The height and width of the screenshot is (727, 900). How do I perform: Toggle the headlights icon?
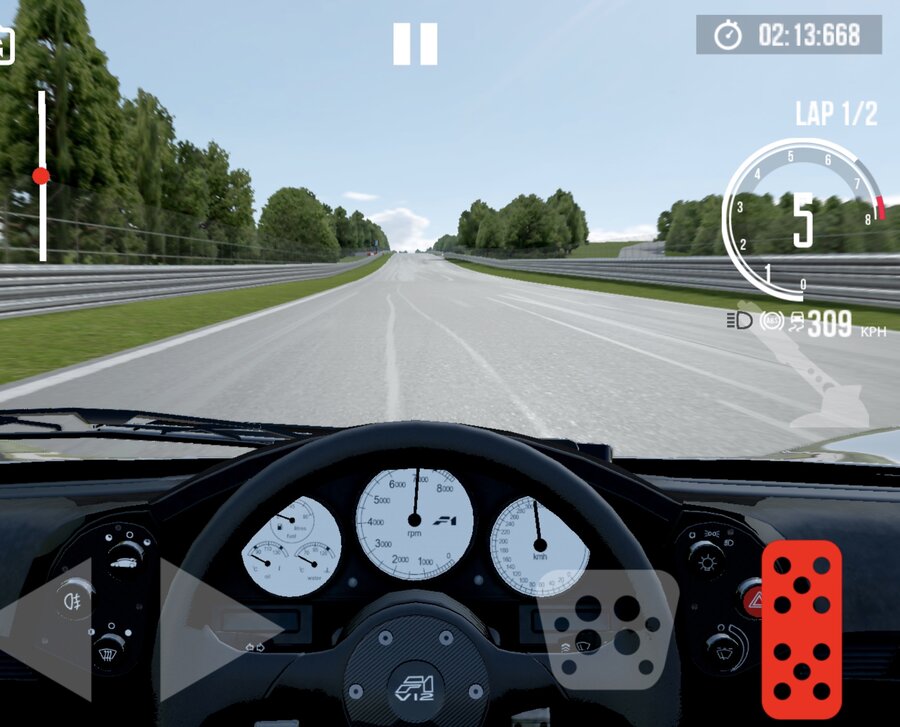coord(741,322)
